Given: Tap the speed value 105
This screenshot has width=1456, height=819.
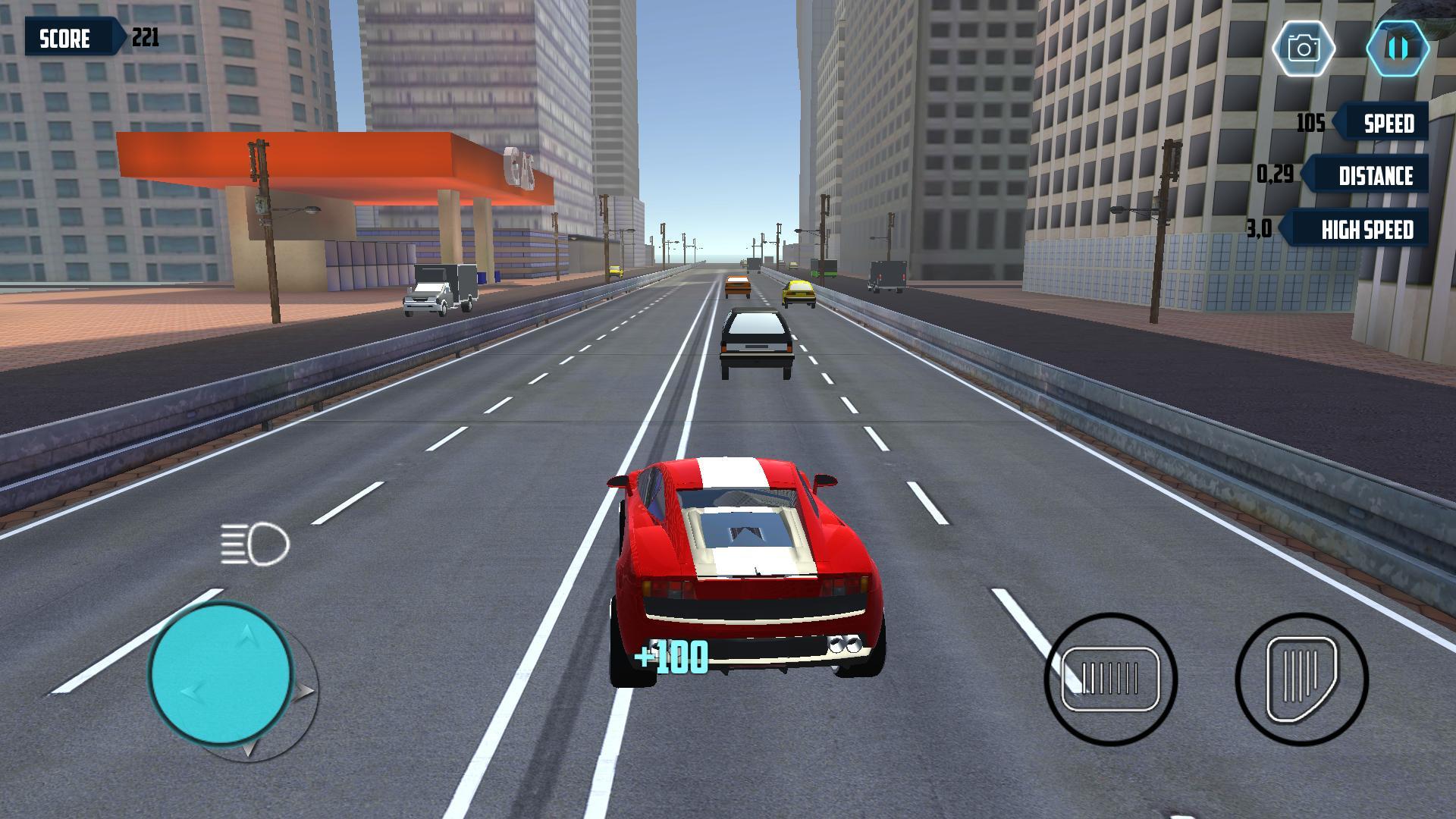Looking at the screenshot, I should [x=1311, y=121].
